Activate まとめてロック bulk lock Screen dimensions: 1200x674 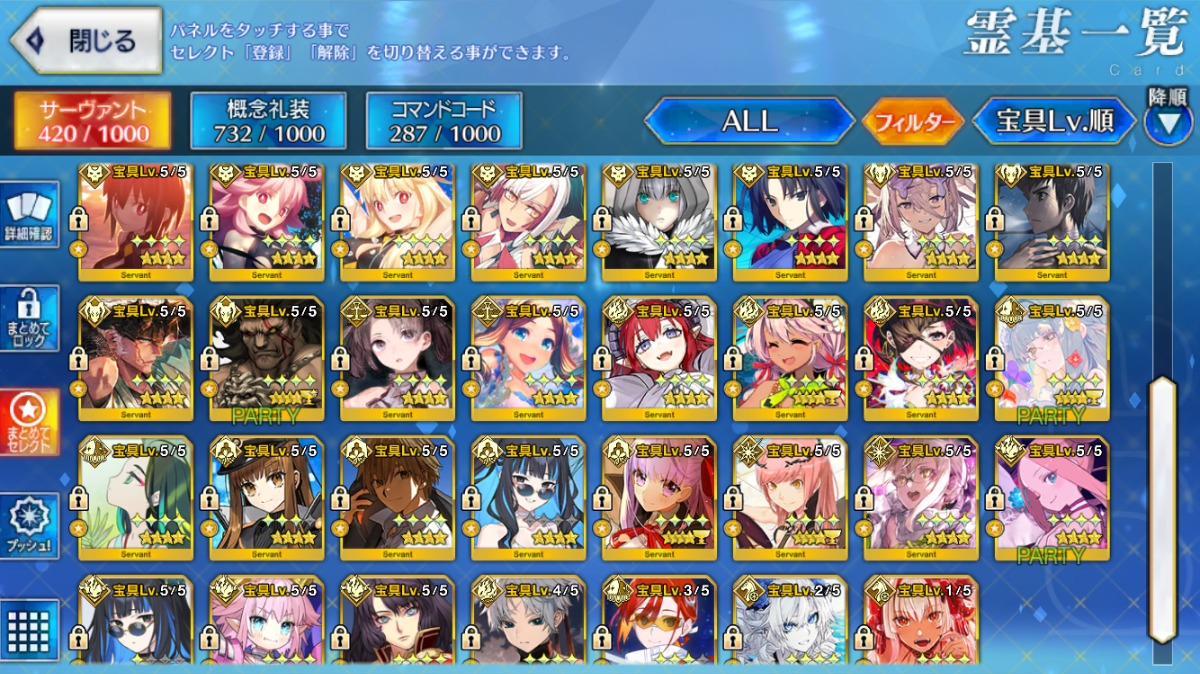(29, 318)
